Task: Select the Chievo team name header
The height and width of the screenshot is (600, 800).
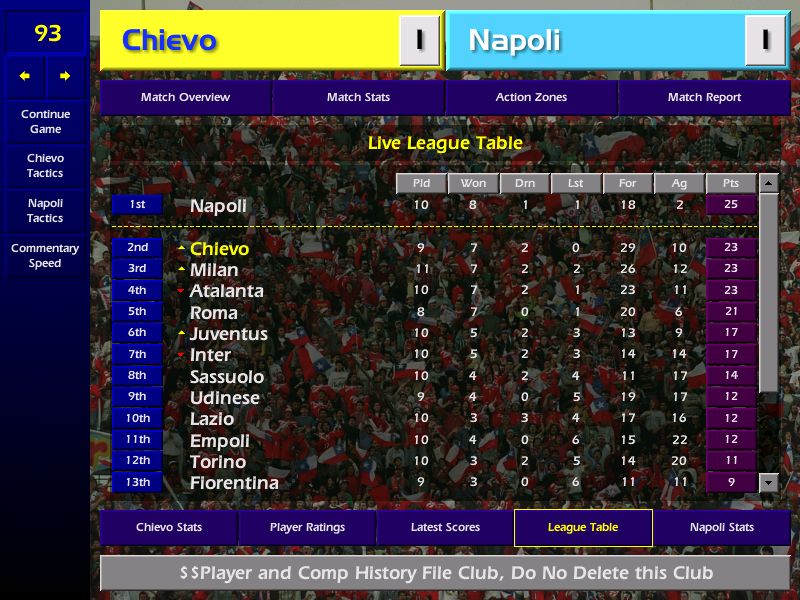Action: (169, 40)
